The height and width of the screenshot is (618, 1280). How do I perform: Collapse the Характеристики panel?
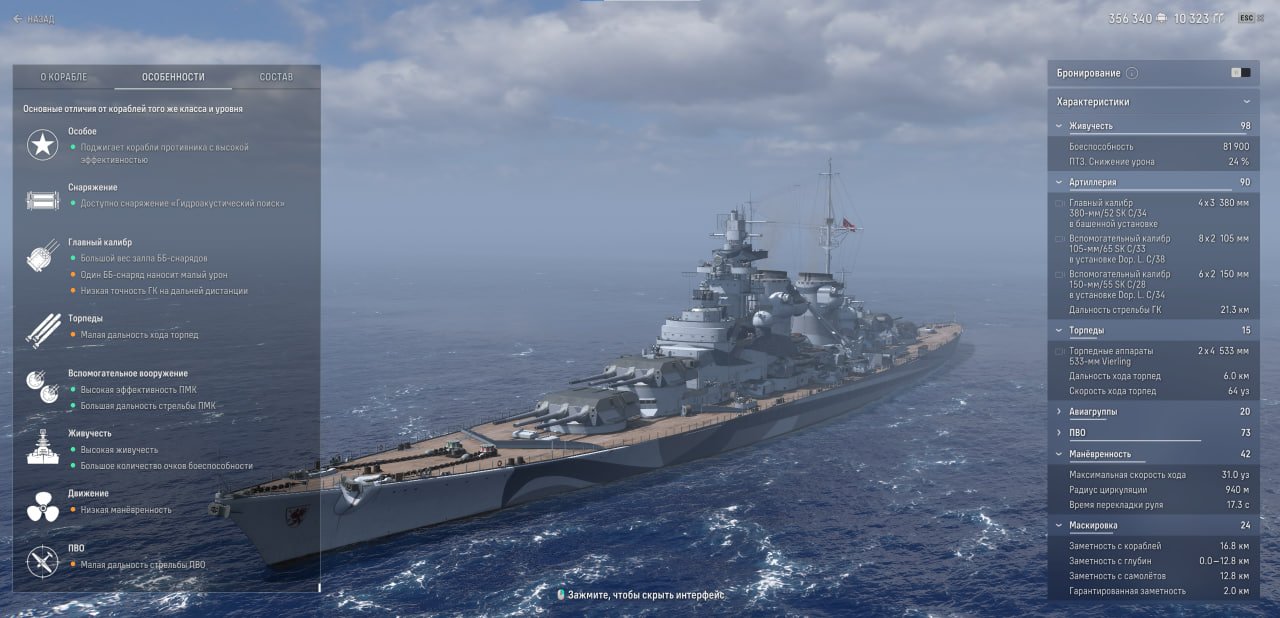pyautogui.click(x=1246, y=102)
